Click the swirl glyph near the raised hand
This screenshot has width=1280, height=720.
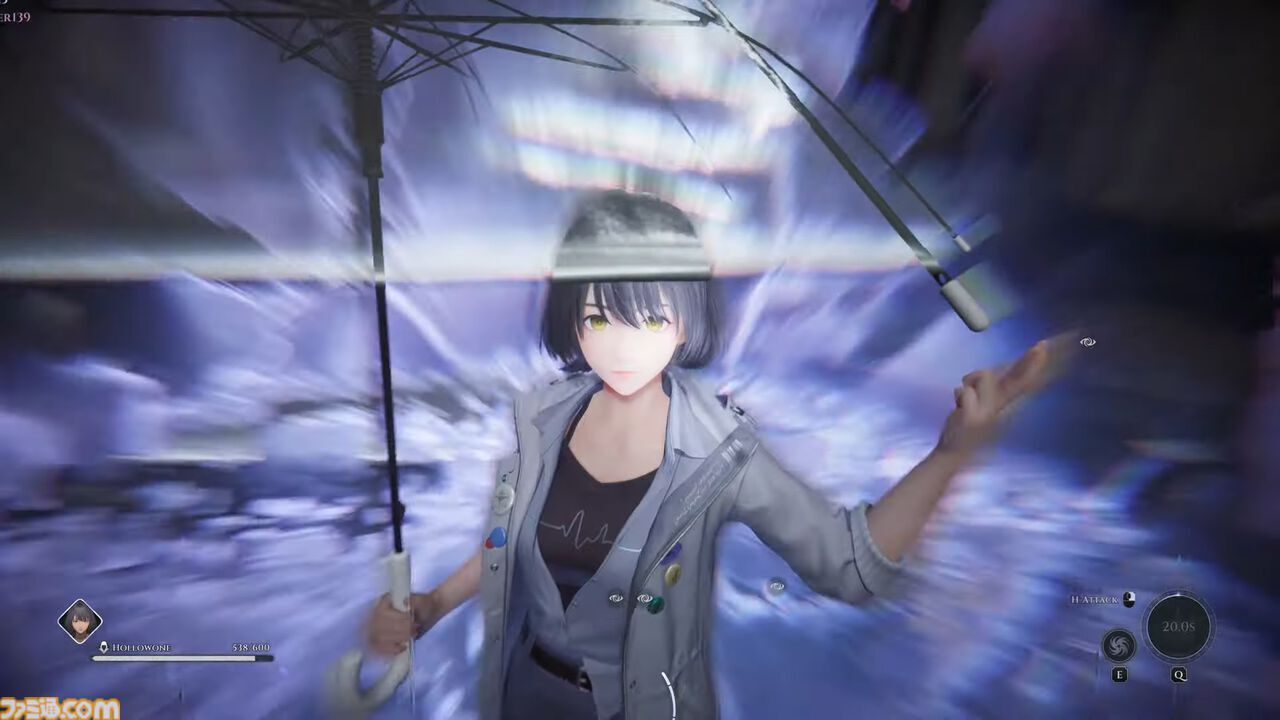click(1089, 340)
